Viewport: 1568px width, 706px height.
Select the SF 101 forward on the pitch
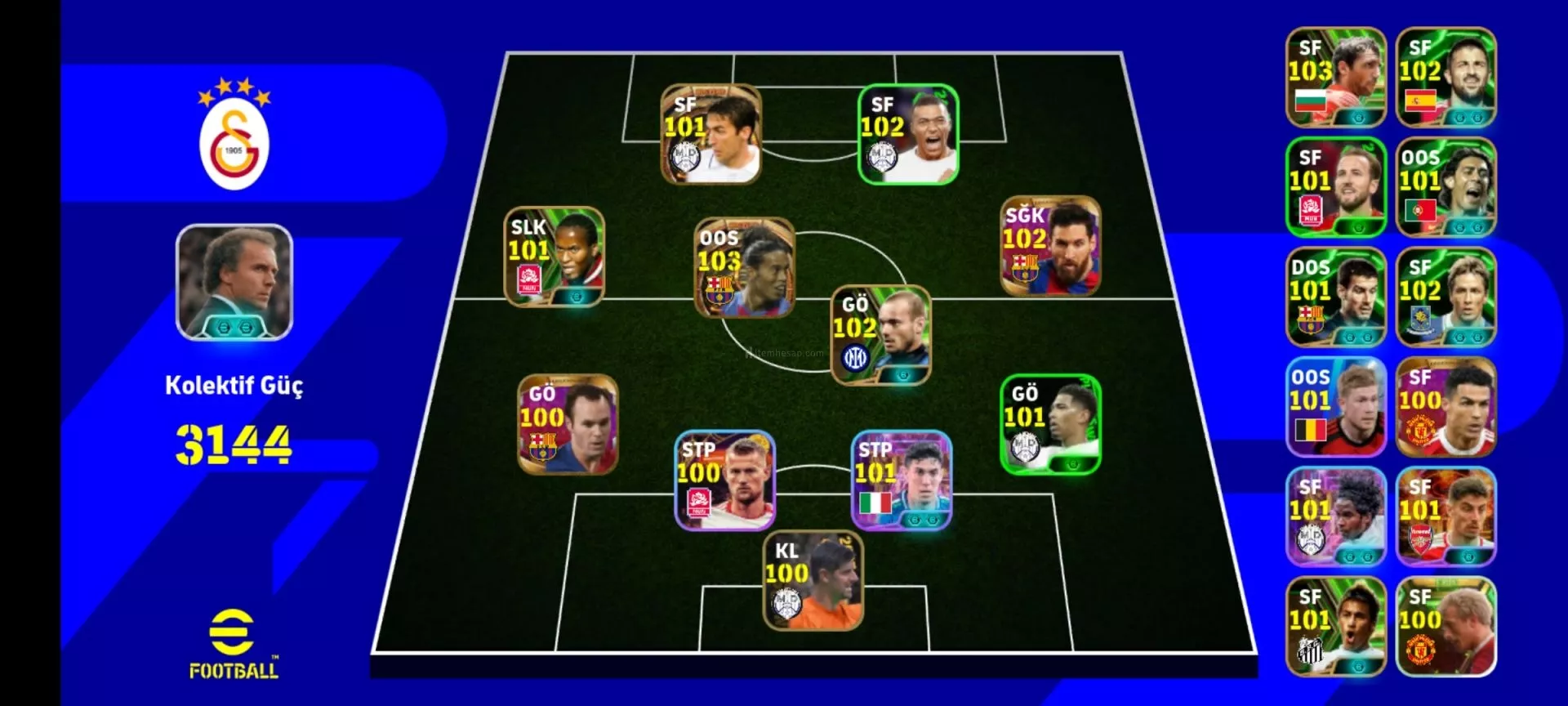pos(710,134)
